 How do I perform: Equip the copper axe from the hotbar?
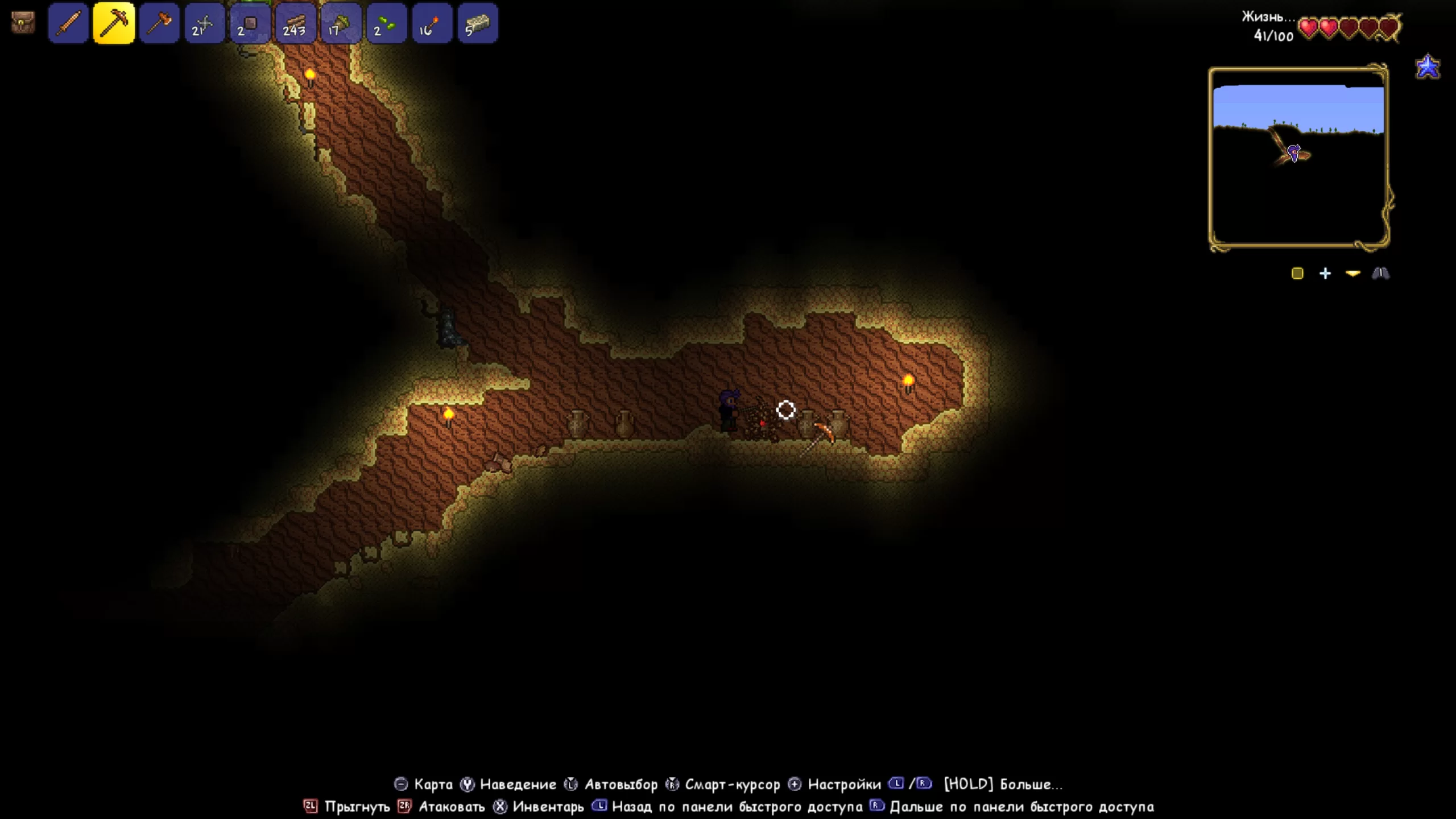coord(159,23)
